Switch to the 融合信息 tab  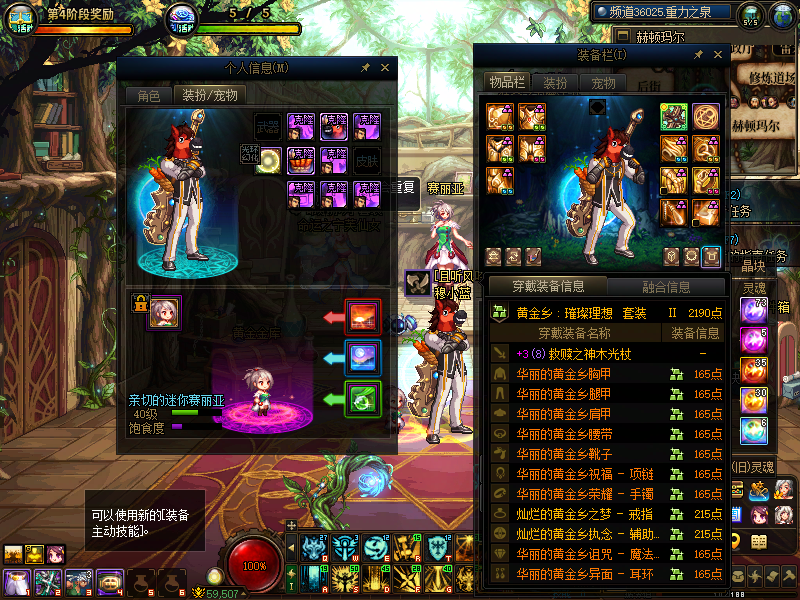pyautogui.click(x=665, y=286)
